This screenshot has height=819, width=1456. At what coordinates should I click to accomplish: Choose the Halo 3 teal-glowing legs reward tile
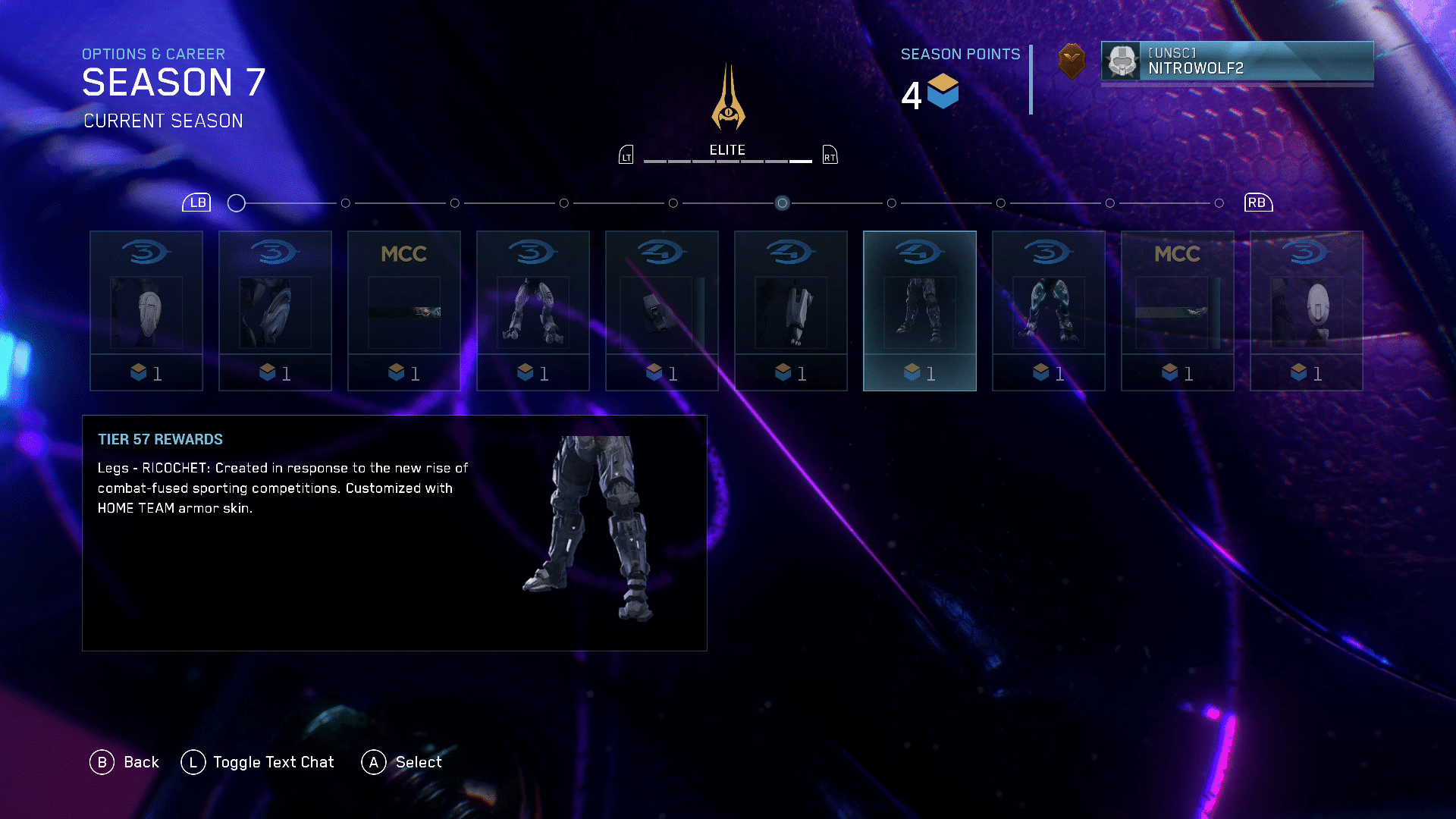pyautogui.click(x=1048, y=311)
